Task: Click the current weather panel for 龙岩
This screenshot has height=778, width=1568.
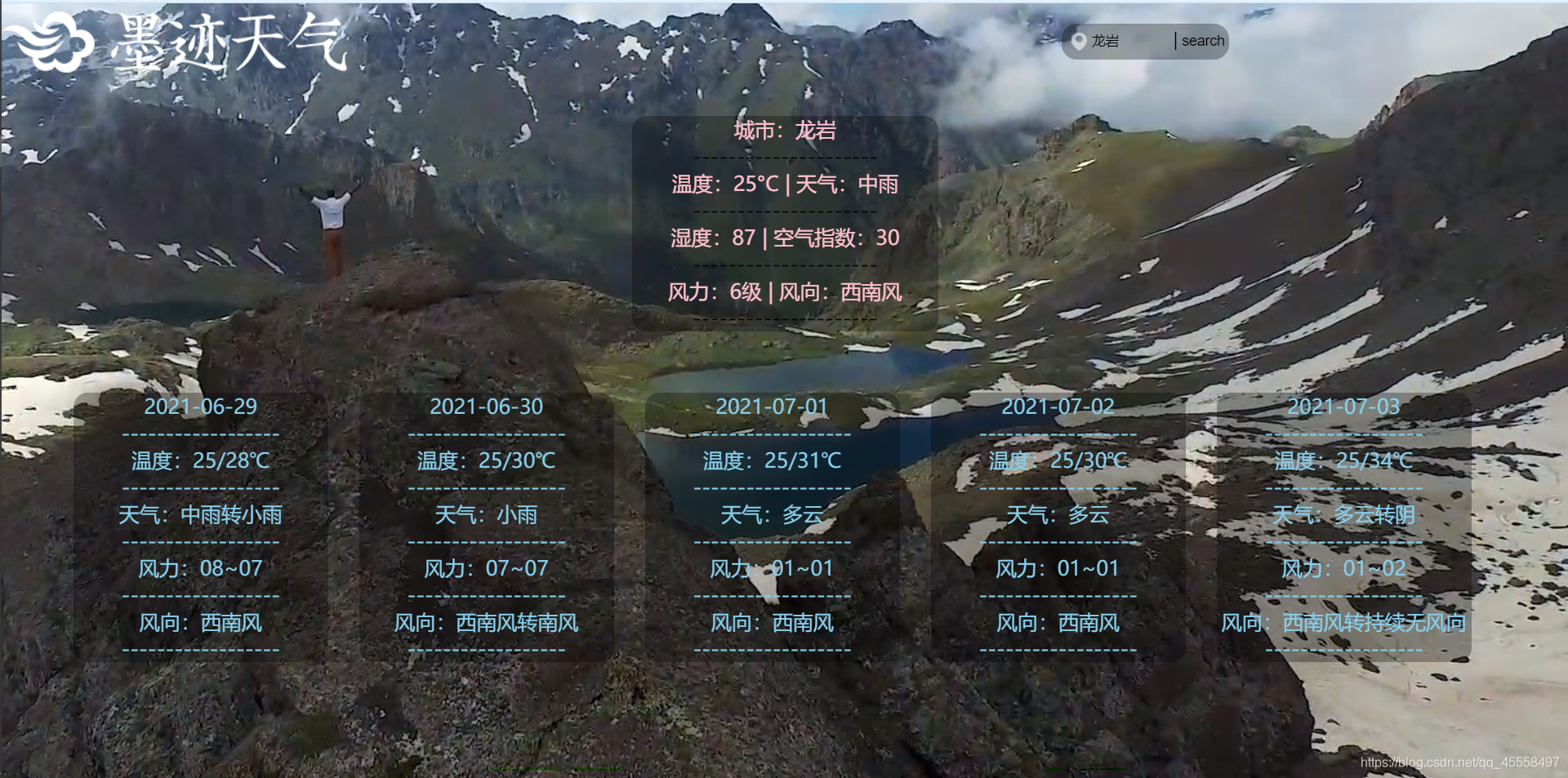Action: pos(785,223)
